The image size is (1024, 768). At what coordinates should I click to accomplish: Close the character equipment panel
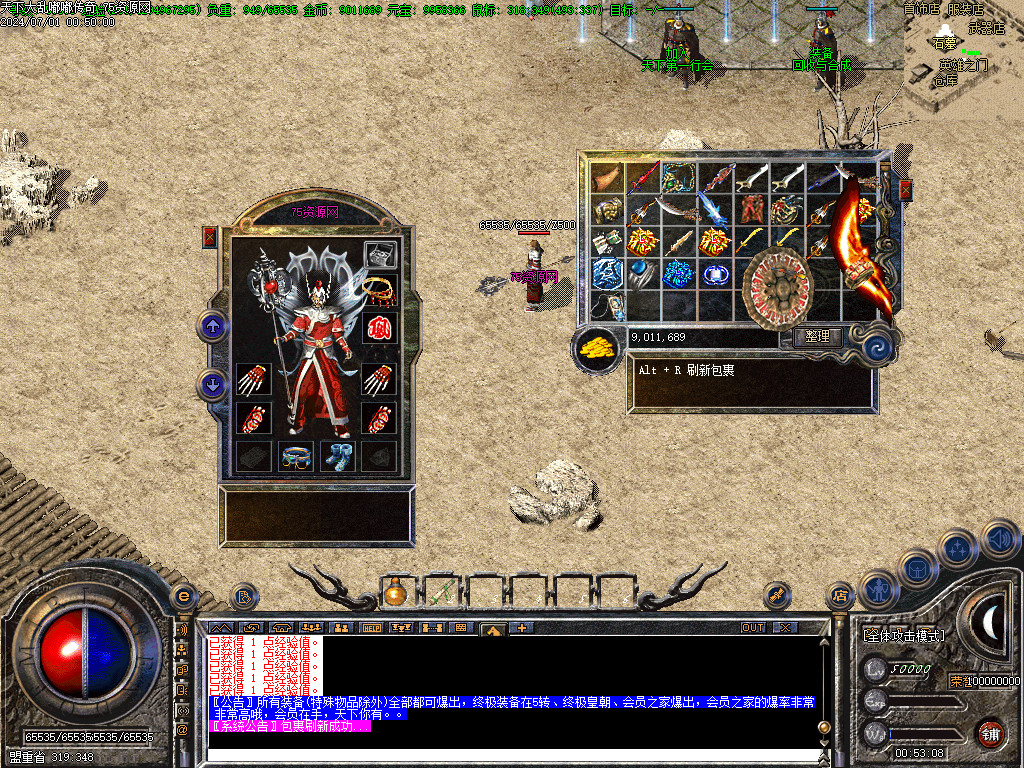[209, 237]
